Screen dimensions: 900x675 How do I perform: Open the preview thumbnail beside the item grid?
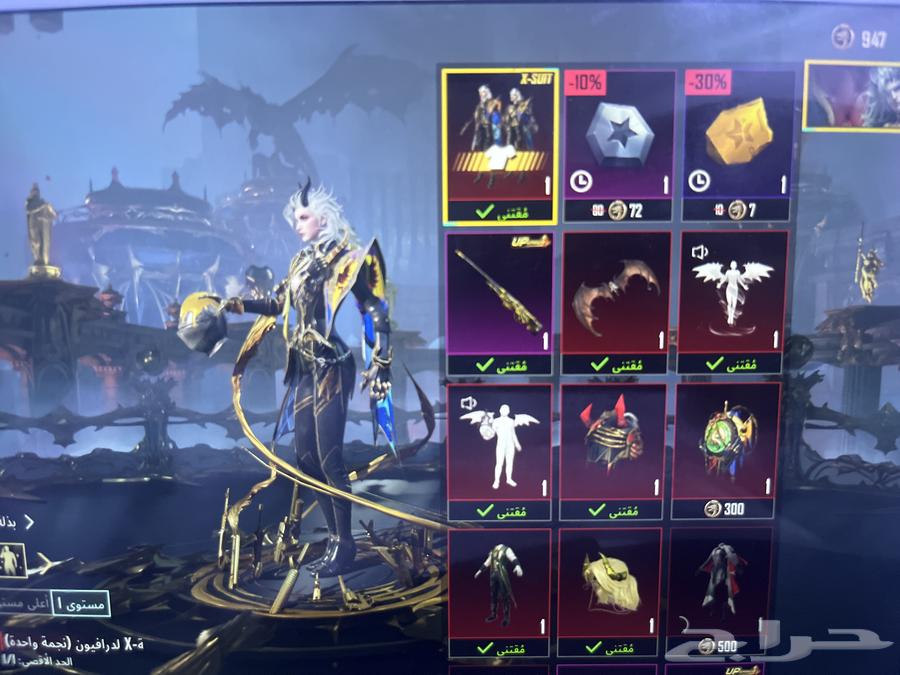click(850, 95)
